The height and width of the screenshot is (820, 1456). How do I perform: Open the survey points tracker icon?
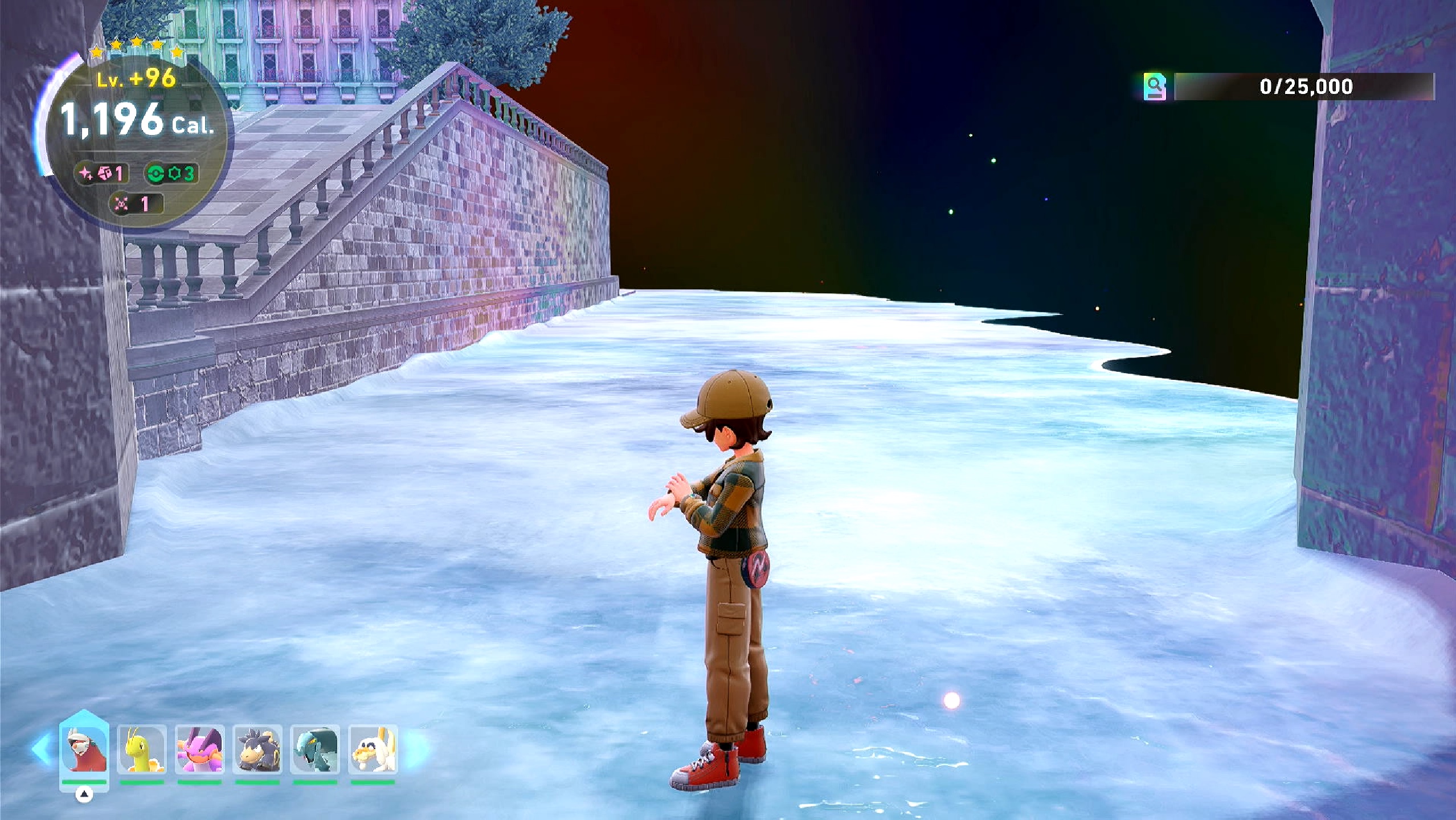(x=1154, y=87)
